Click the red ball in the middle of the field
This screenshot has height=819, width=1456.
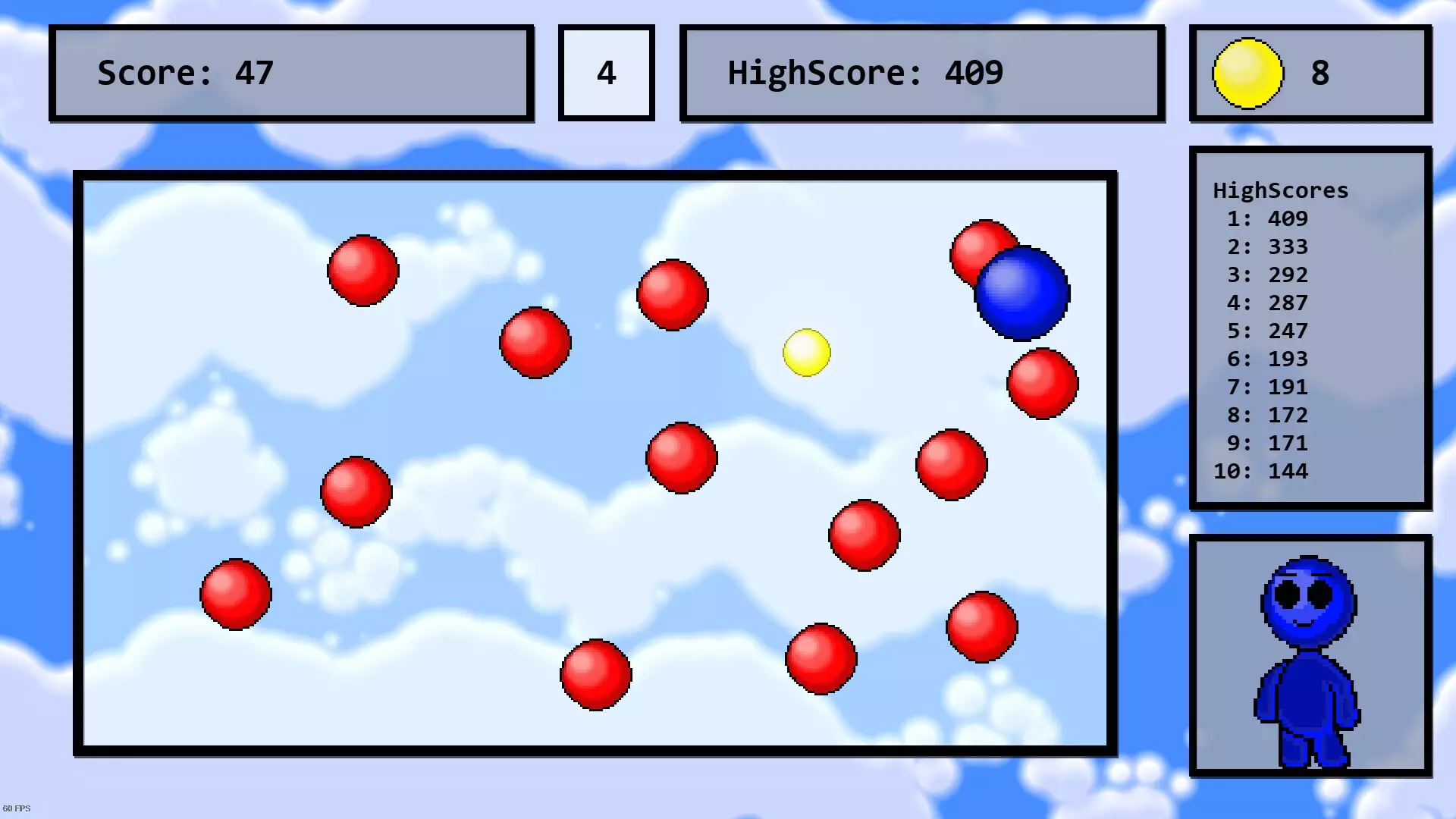tap(681, 459)
